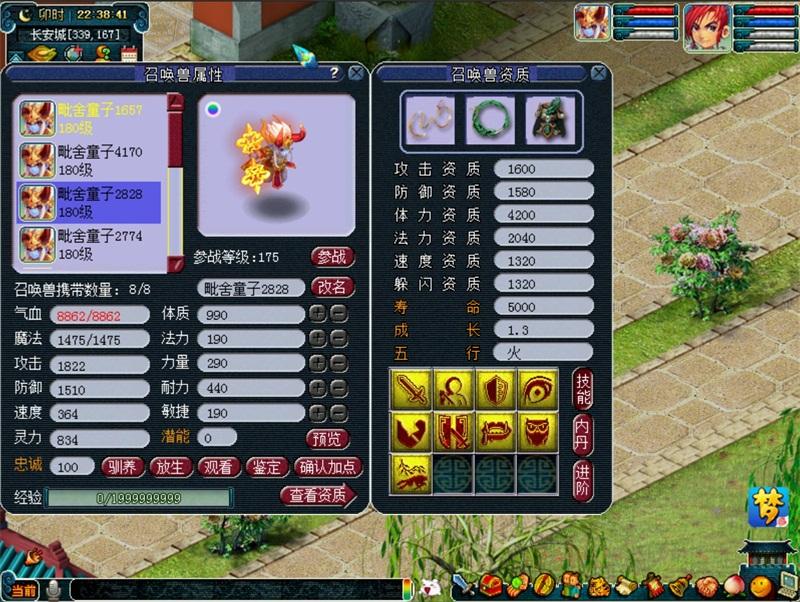Image resolution: width=800 pixels, height=602 pixels.
Task: Select the green jade ring equipment slot
Action: pos(490,119)
